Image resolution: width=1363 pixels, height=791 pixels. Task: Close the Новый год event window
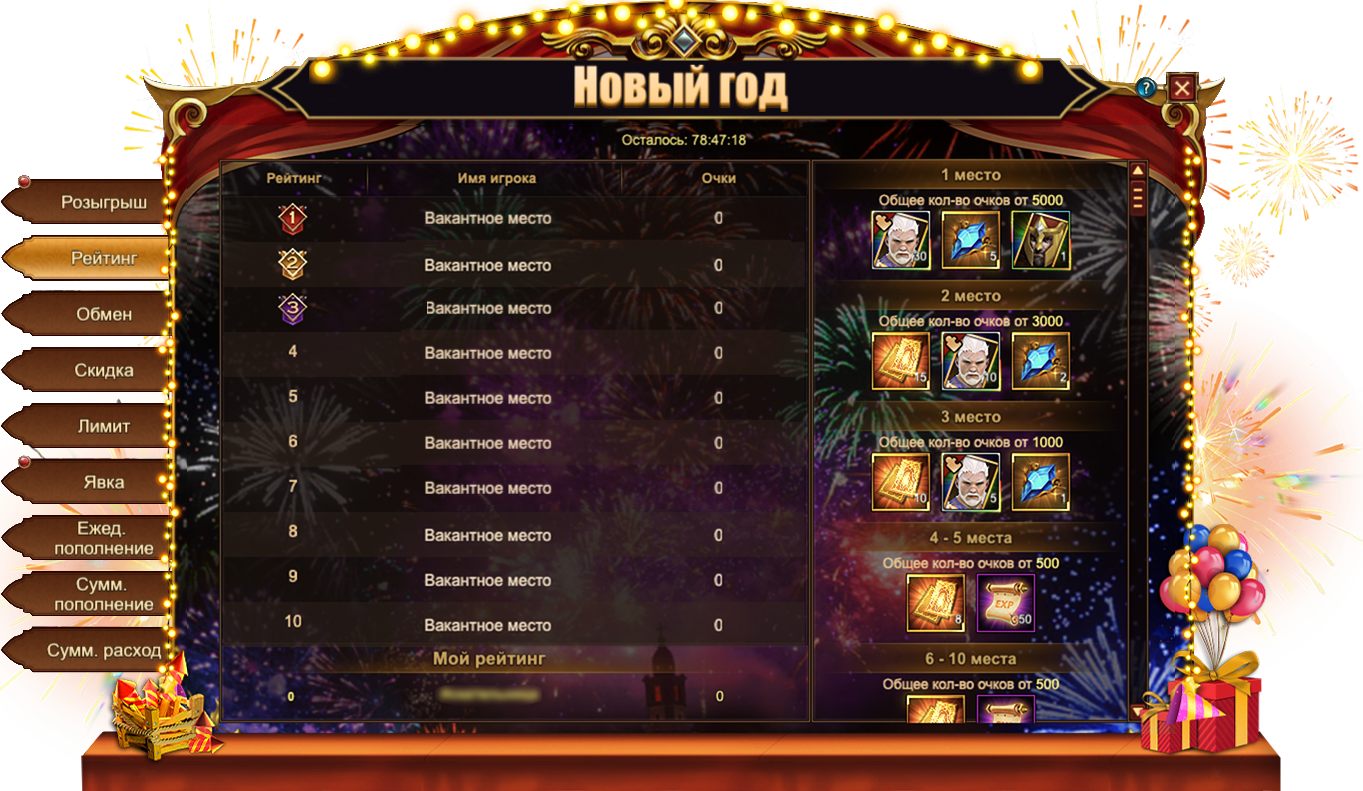[1182, 88]
